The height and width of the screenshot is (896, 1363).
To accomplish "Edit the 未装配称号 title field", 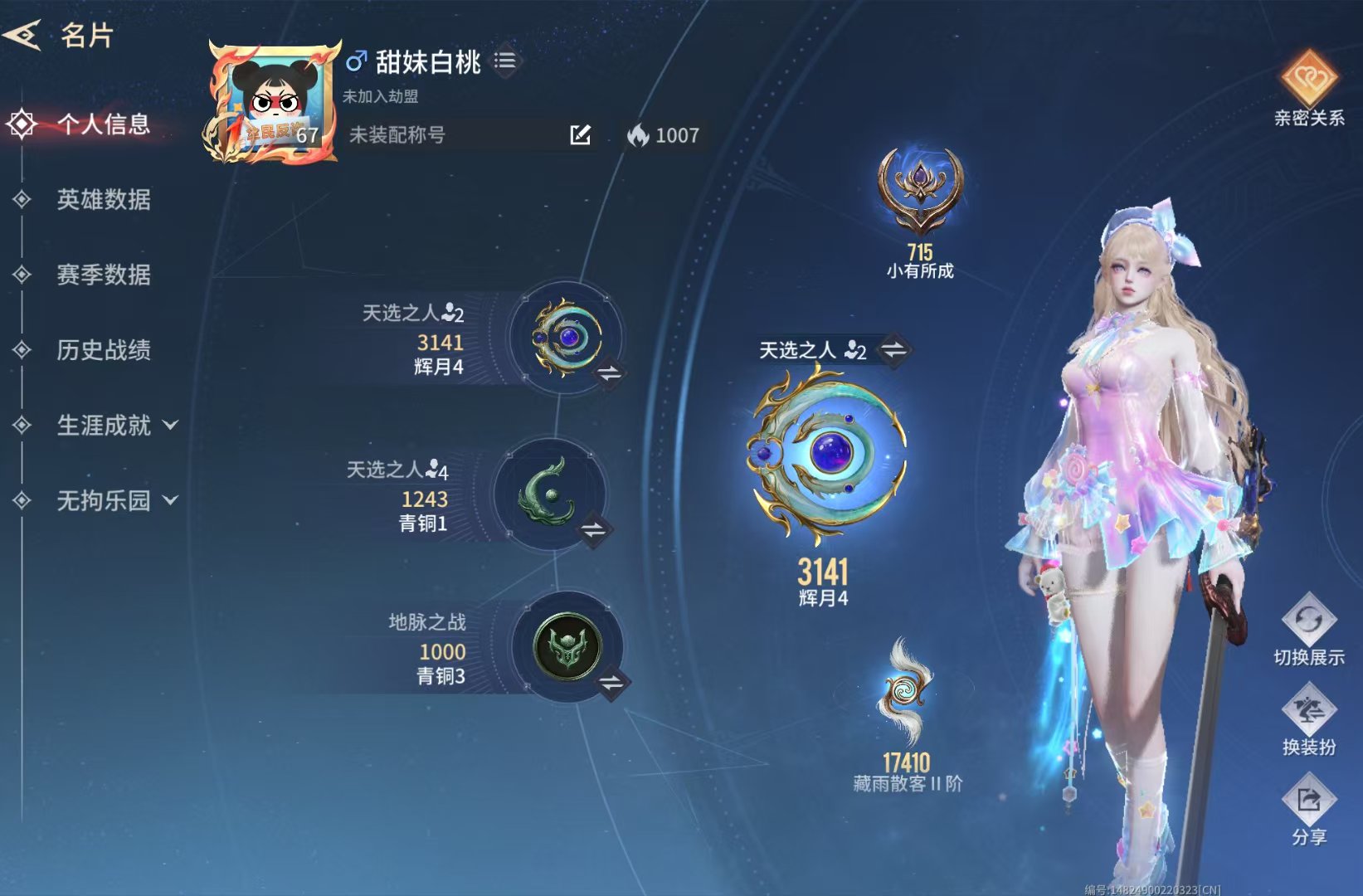I will [580, 135].
